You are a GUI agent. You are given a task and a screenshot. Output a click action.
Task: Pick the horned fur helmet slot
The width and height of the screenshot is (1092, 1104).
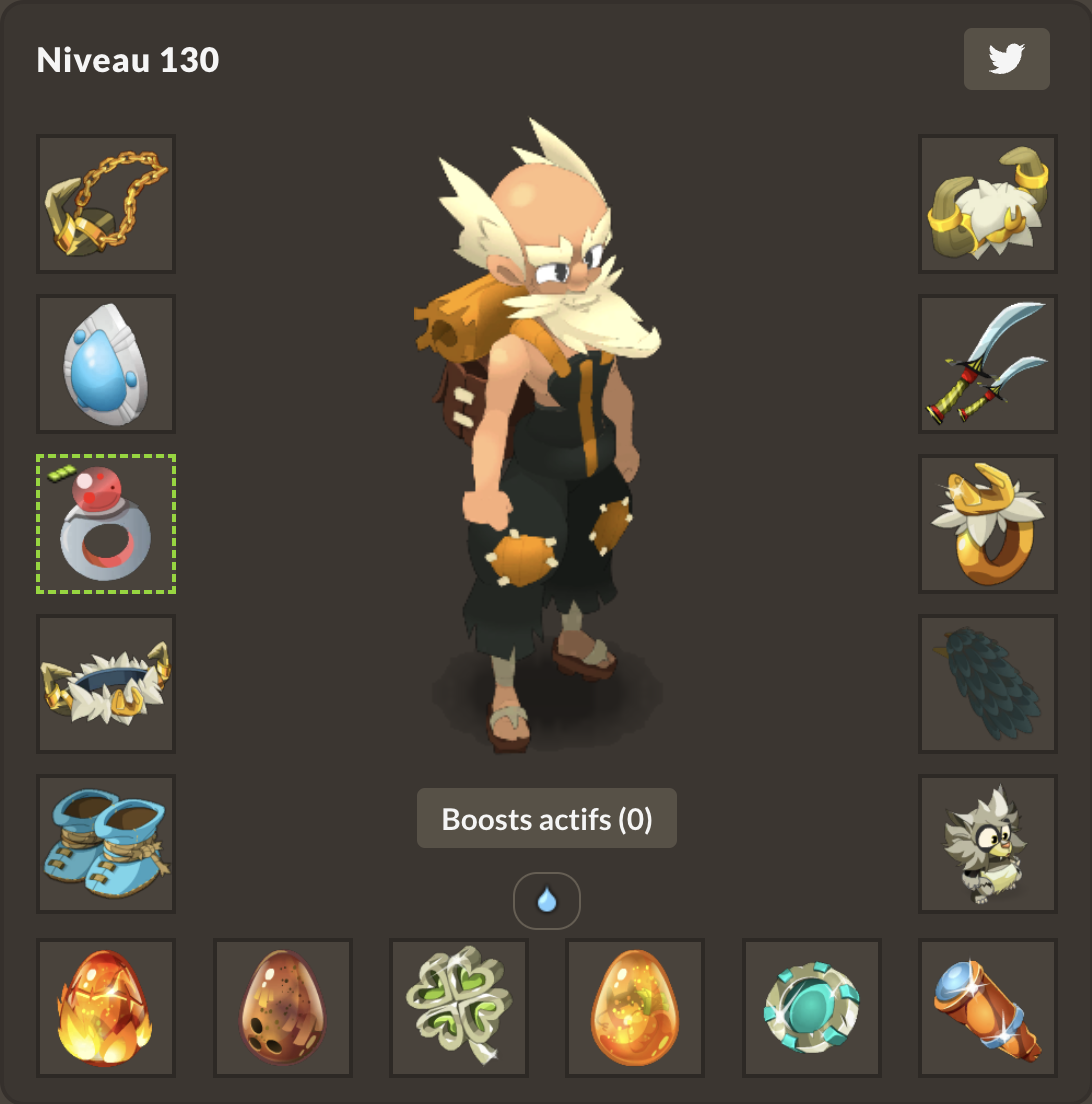[x=988, y=204]
